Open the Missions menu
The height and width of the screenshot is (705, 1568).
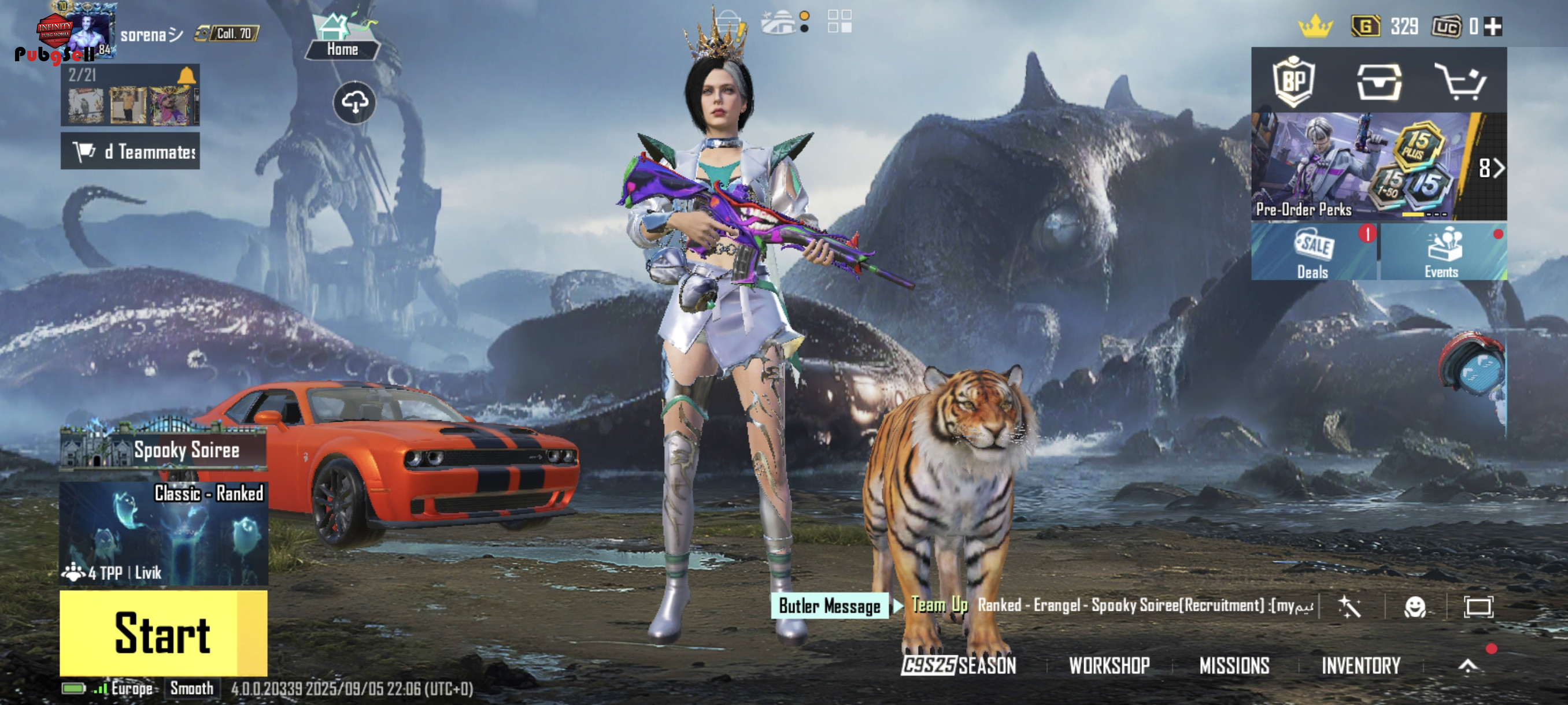tap(1234, 666)
